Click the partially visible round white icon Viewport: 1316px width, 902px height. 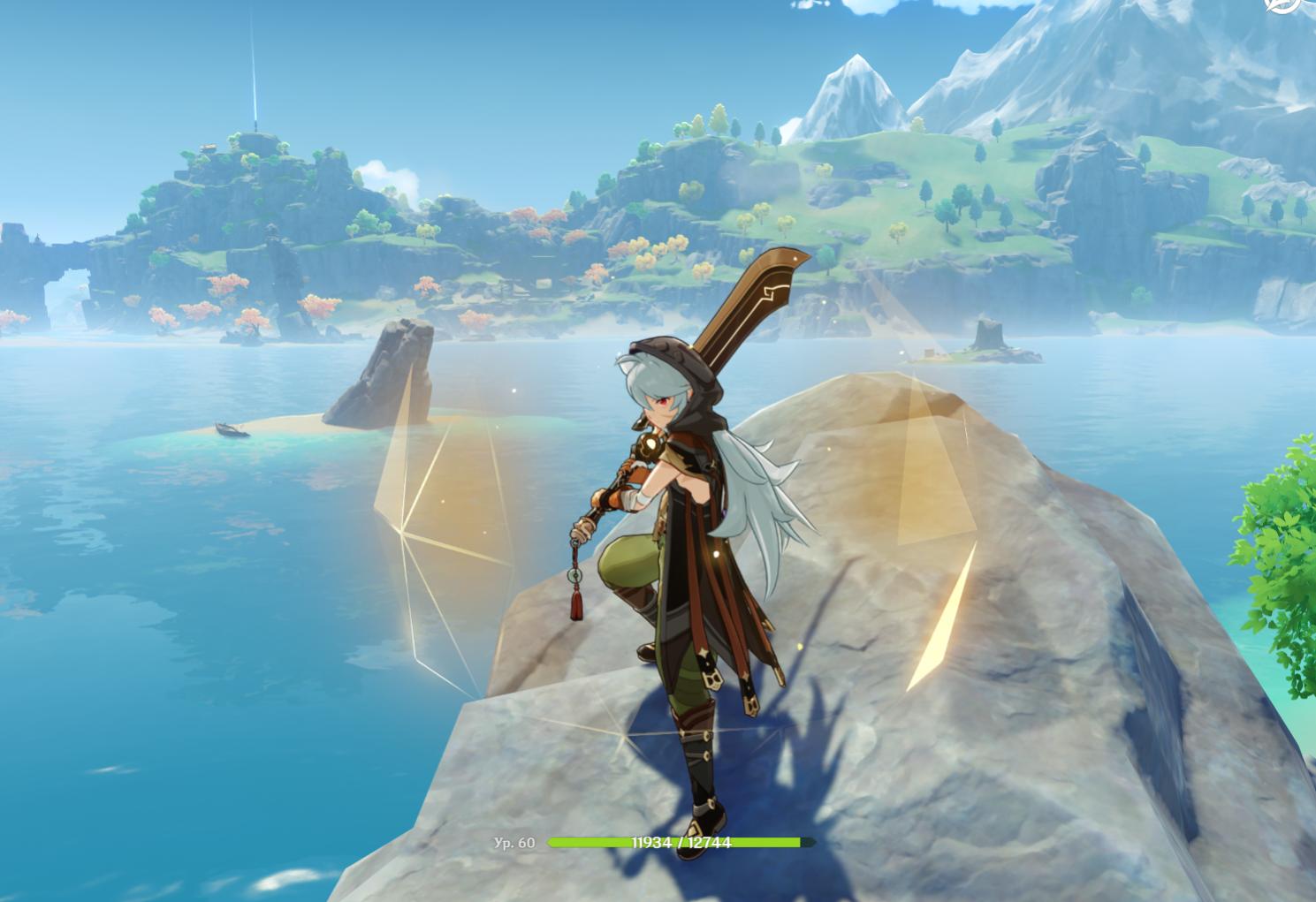[x=1283, y=5]
